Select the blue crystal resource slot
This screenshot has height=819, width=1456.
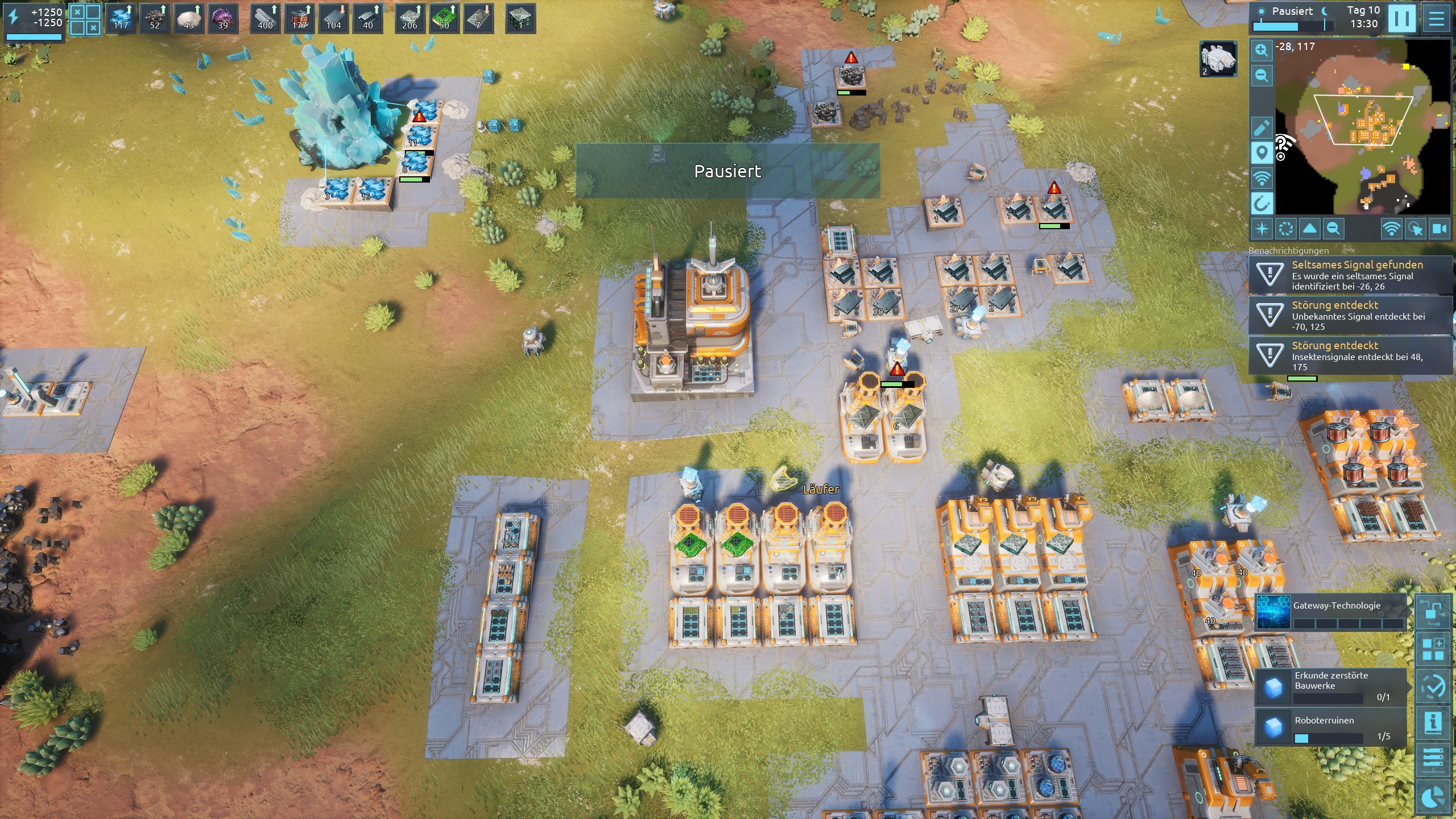pos(121,19)
